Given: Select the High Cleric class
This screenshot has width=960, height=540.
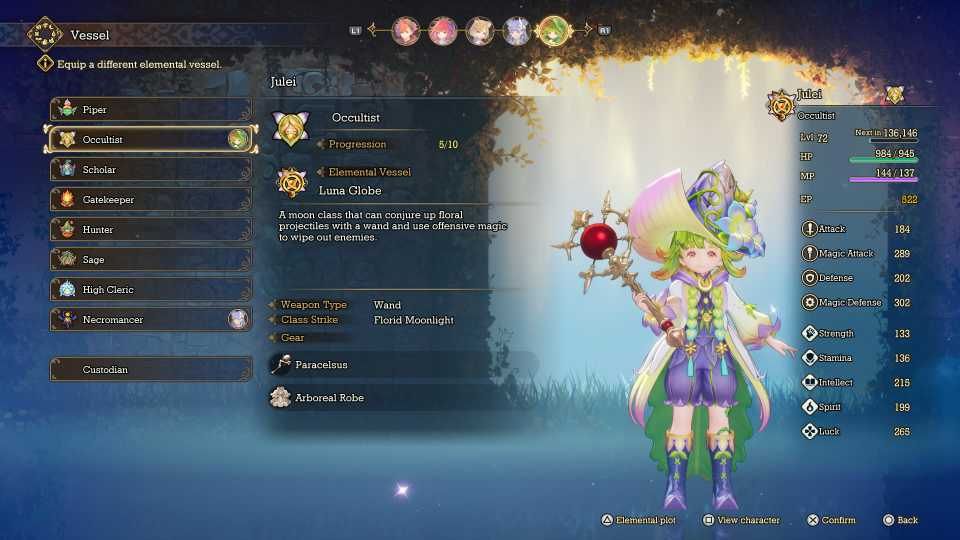Looking at the screenshot, I should pos(150,289).
